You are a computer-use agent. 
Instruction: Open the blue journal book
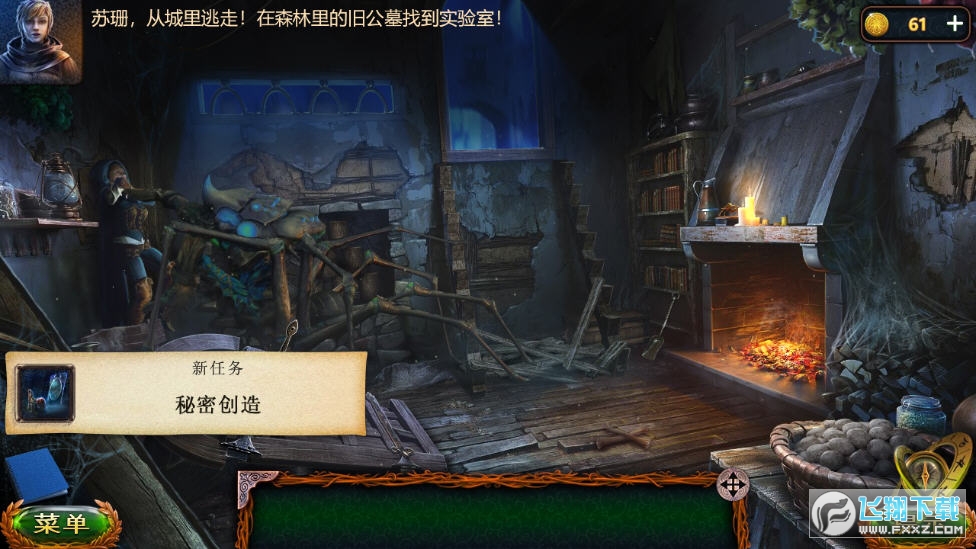click(36, 474)
